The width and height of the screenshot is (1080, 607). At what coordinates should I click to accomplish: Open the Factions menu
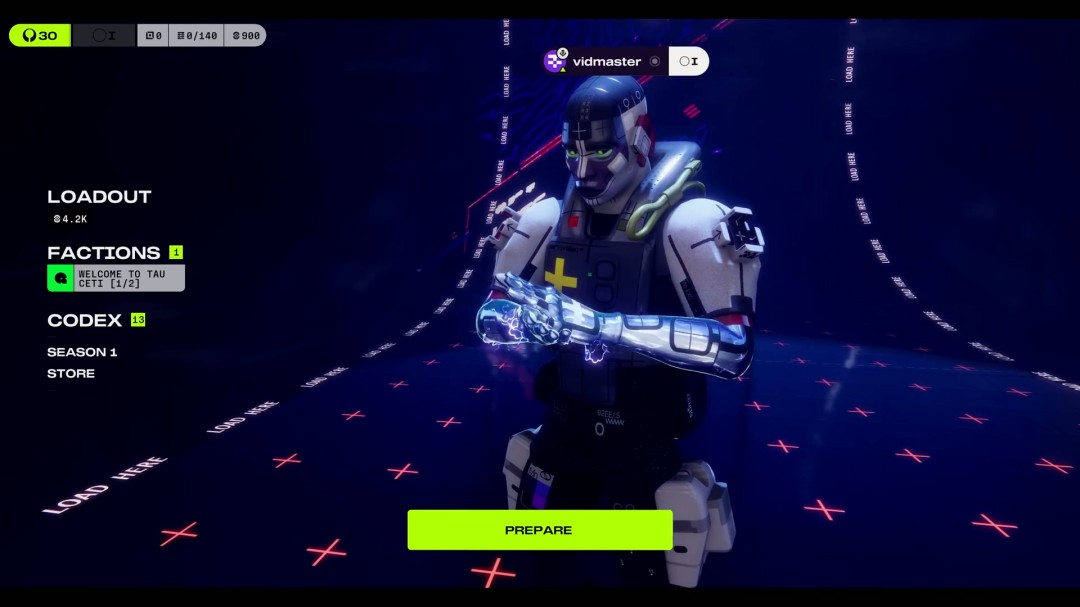pos(104,253)
